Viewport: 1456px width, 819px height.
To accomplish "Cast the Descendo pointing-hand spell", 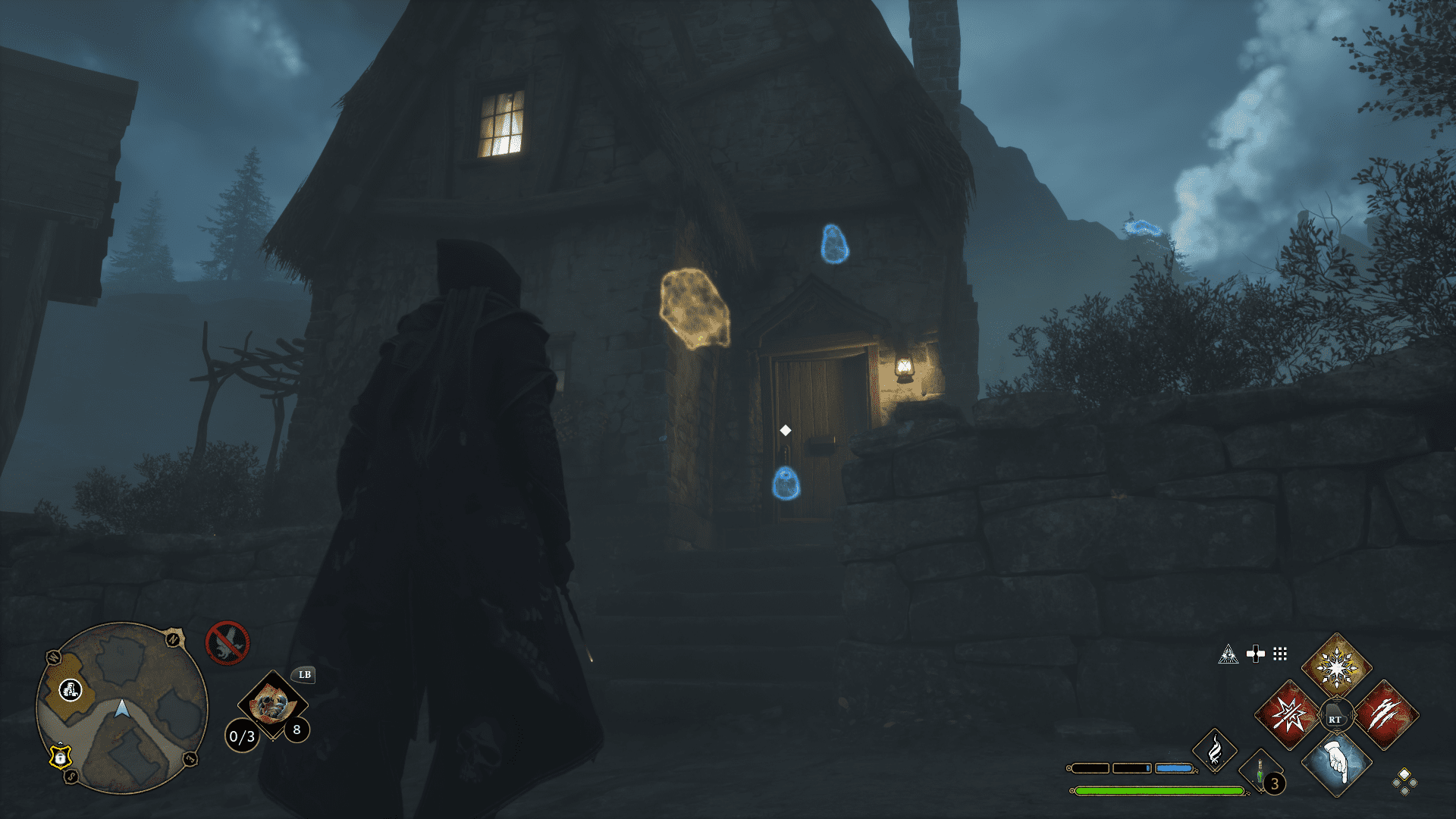I will coord(1337,764).
